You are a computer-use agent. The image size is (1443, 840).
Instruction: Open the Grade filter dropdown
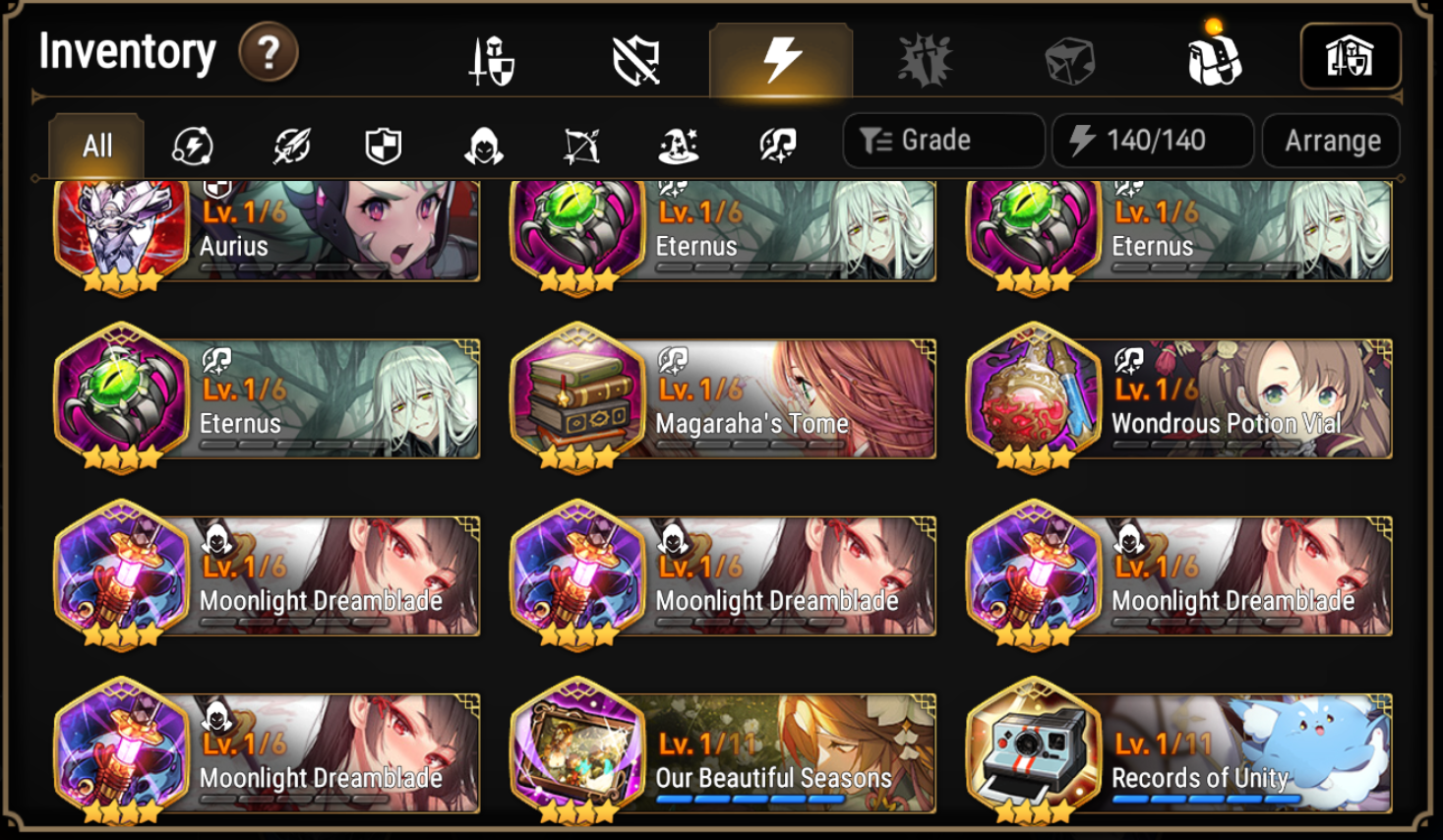coord(942,140)
